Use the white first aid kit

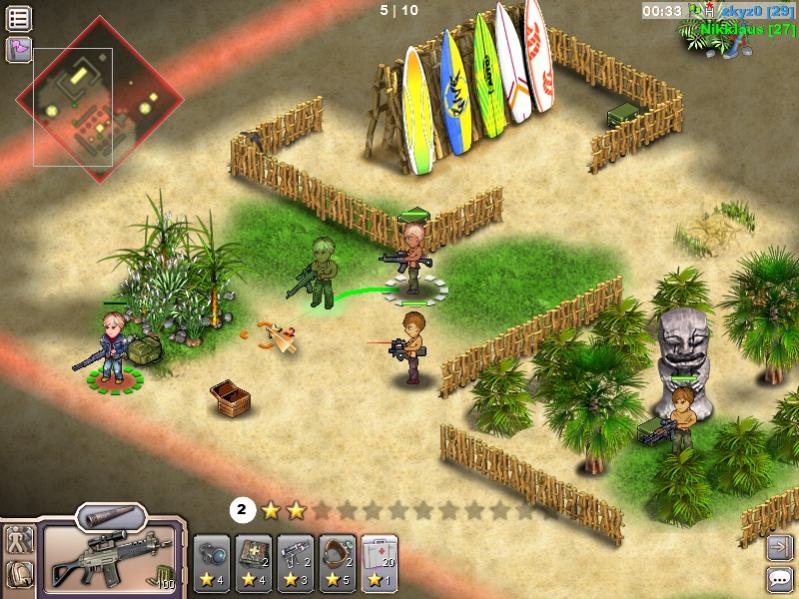coord(379,563)
